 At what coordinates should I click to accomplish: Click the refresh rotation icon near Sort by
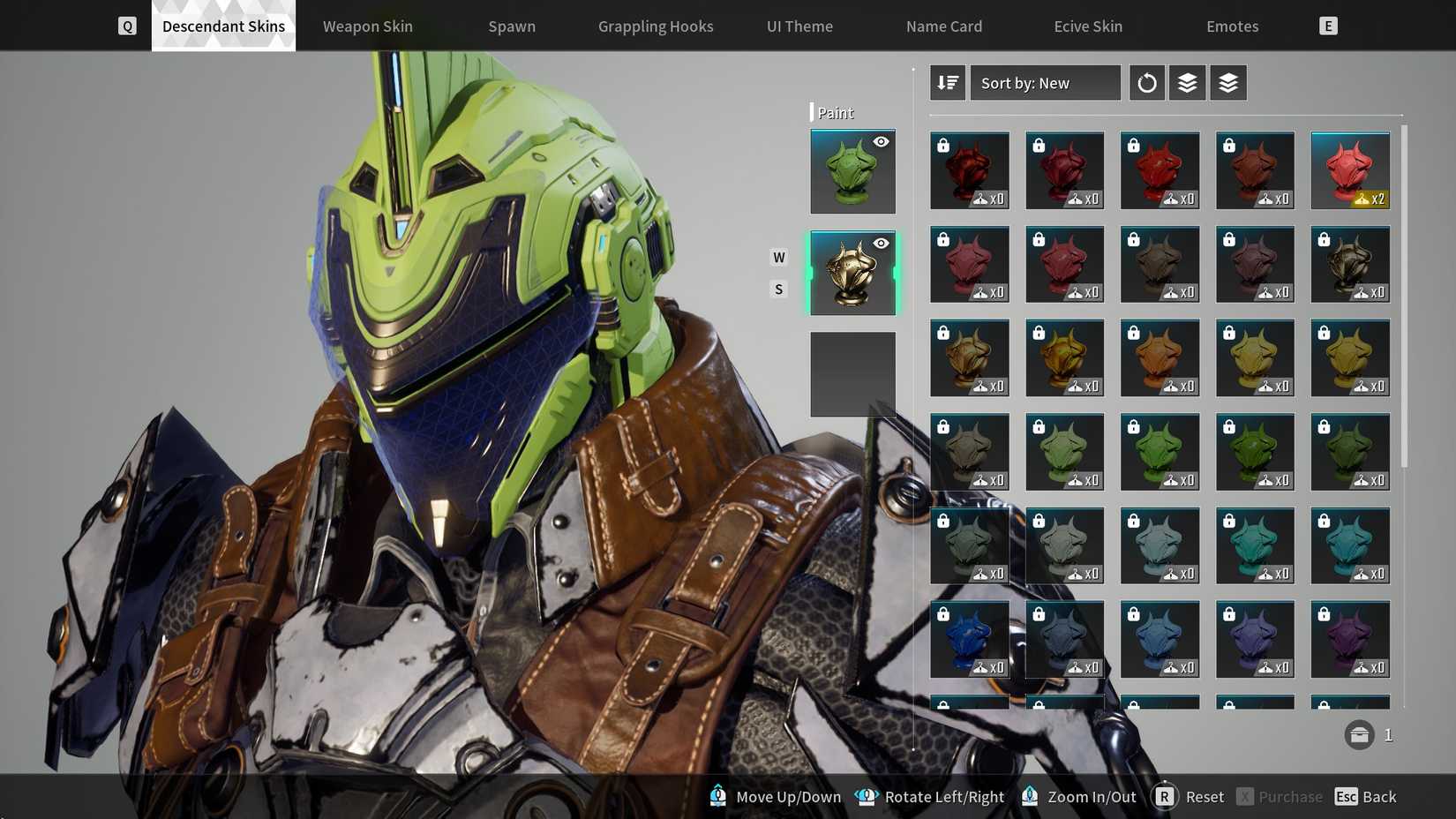tap(1146, 82)
